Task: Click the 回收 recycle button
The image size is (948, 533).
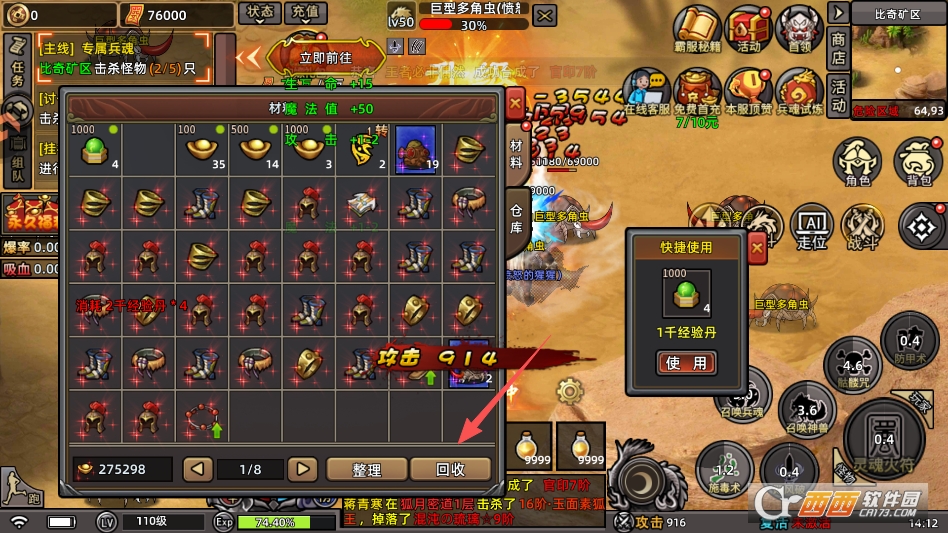Action: pos(450,469)
